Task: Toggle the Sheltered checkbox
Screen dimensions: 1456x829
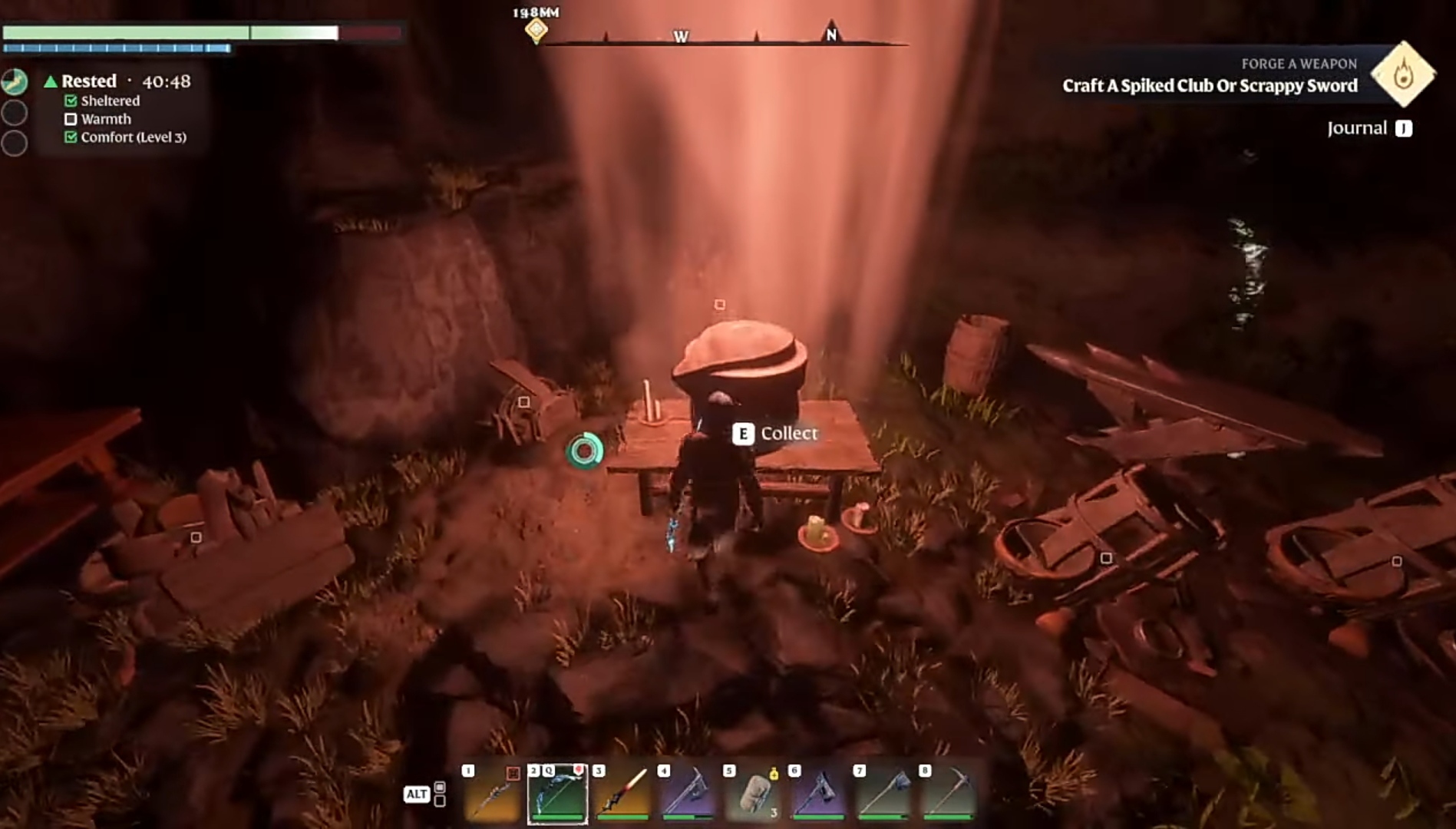Action: coord(71,101)
